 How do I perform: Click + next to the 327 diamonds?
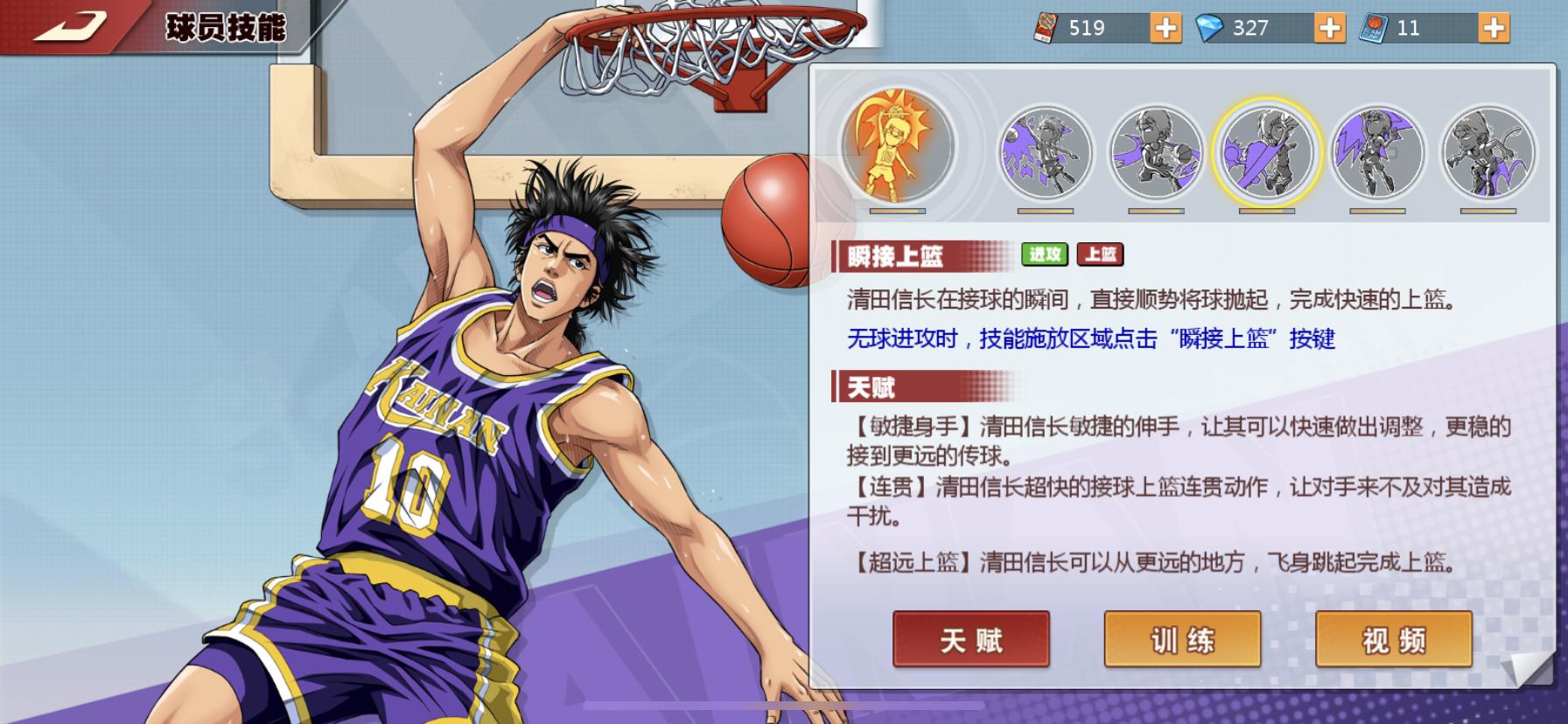coord(1328,27)
